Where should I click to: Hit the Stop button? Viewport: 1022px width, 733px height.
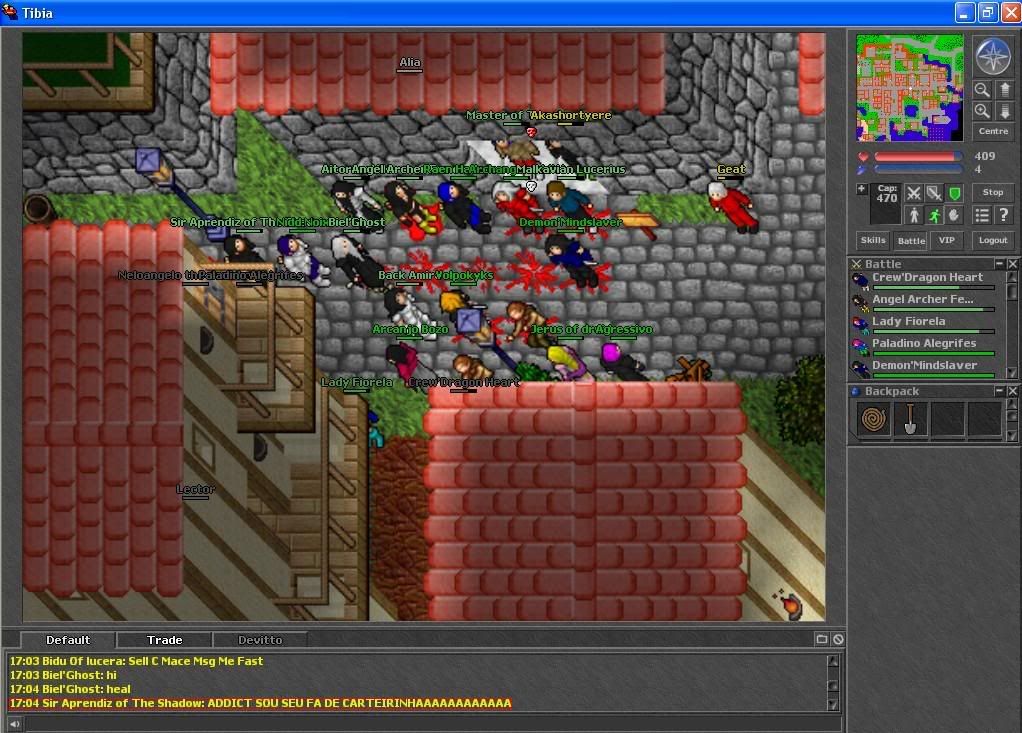coord(993,192)
